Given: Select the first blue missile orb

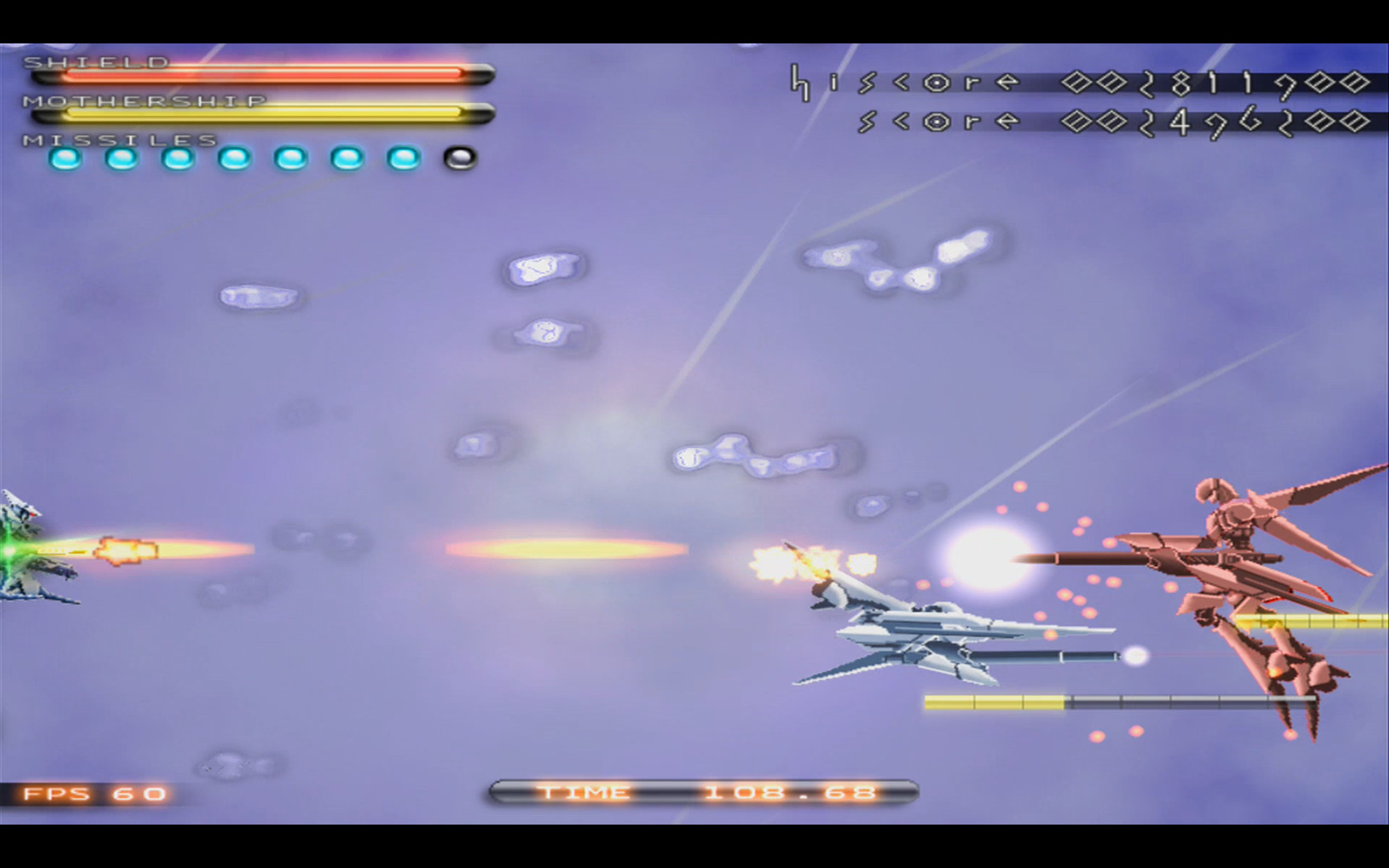Looking at the screenshot, I should click(66, 158).
